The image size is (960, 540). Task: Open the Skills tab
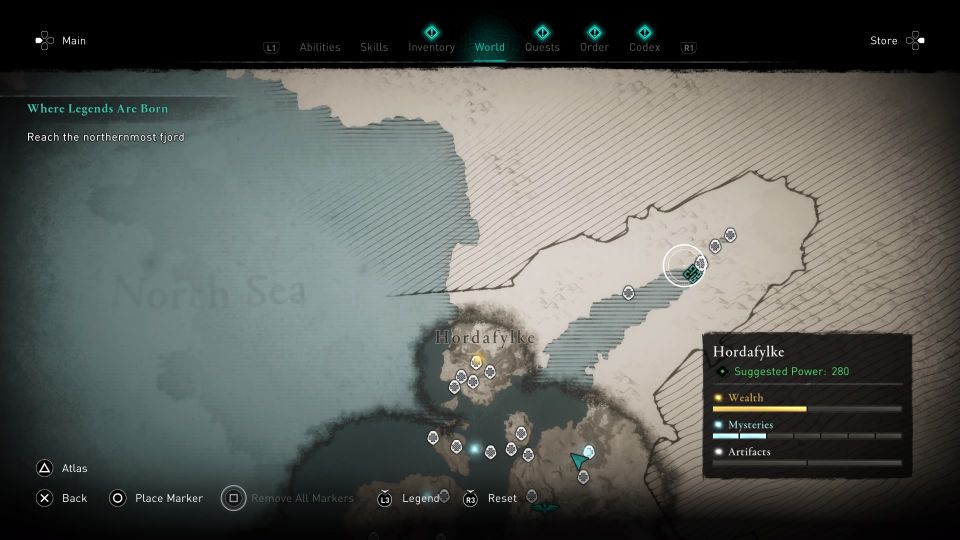click(x=374, y=47)
